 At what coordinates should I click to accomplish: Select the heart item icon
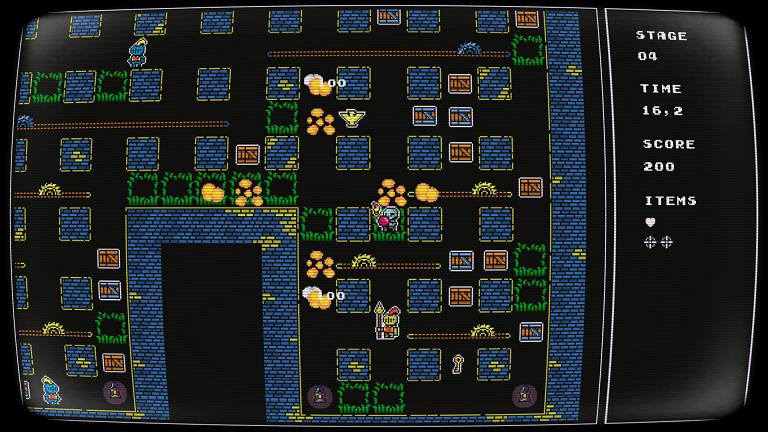650,222
